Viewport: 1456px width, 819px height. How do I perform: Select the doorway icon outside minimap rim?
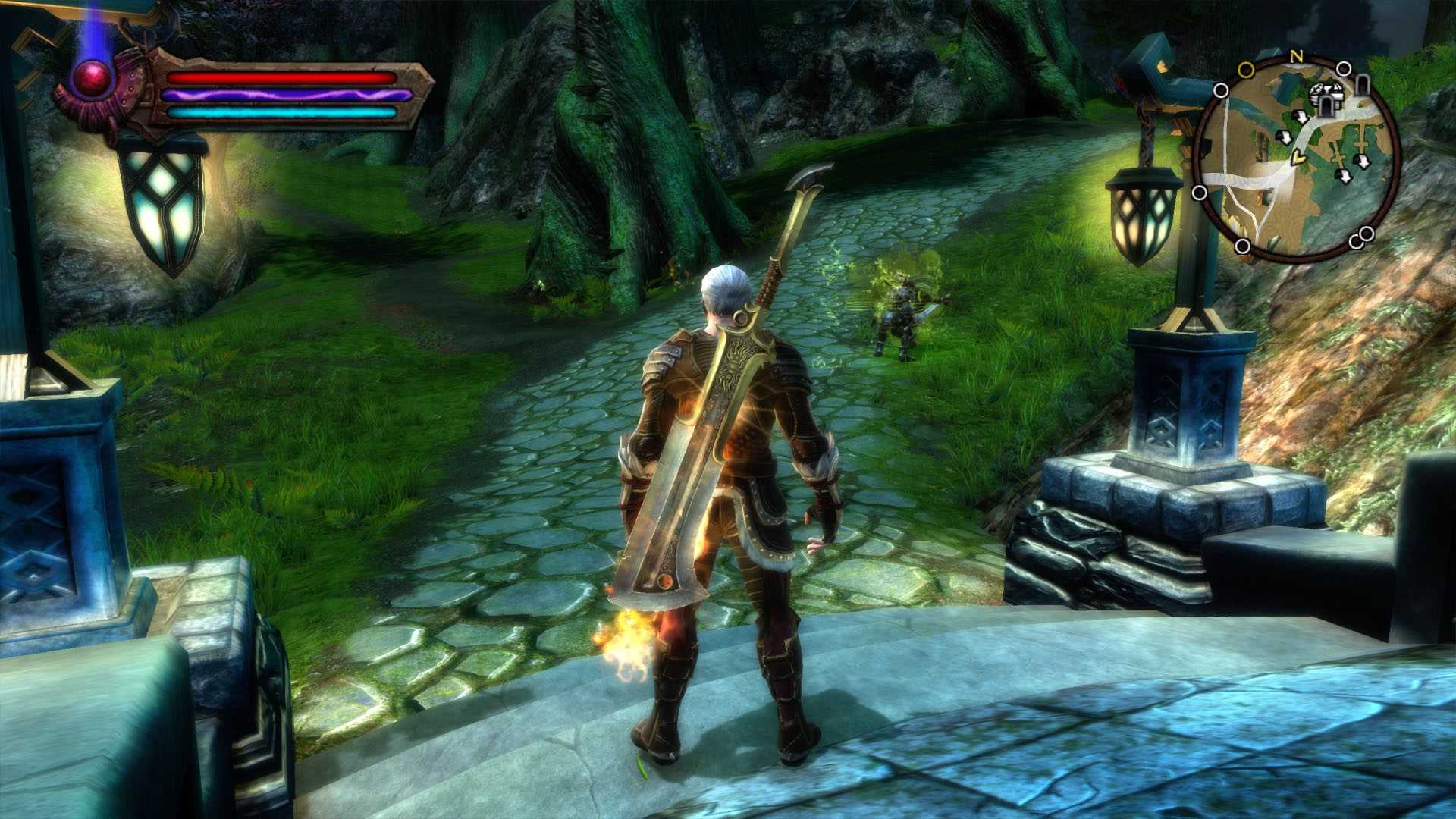[1362, 82]
